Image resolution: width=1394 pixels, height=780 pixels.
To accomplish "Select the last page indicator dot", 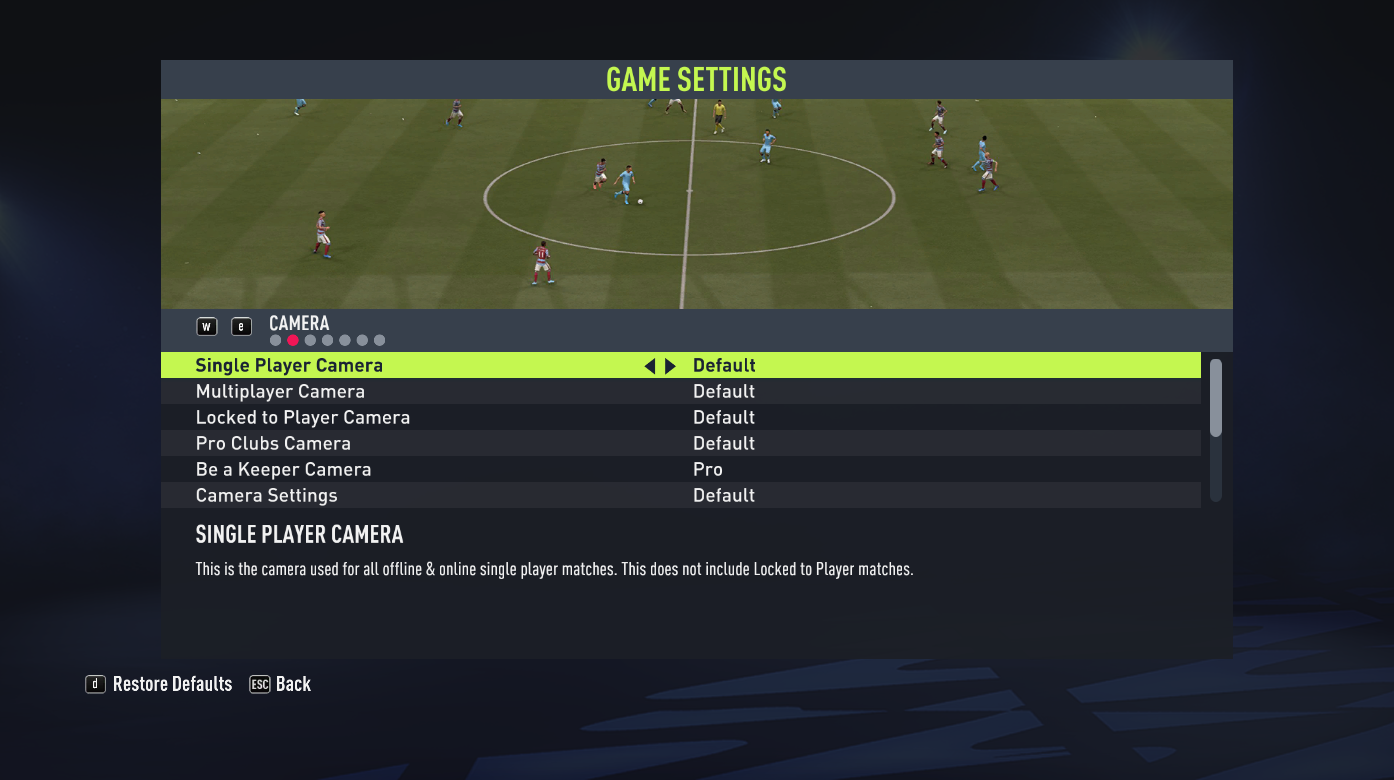I will point(379,340).
